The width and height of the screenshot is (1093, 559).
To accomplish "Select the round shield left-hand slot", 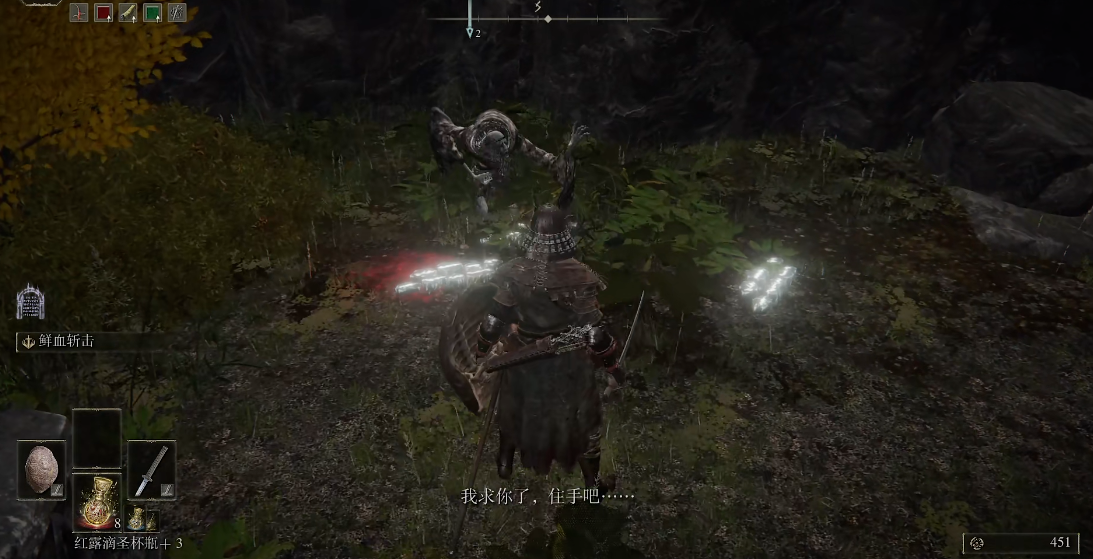I will (42, 469).
